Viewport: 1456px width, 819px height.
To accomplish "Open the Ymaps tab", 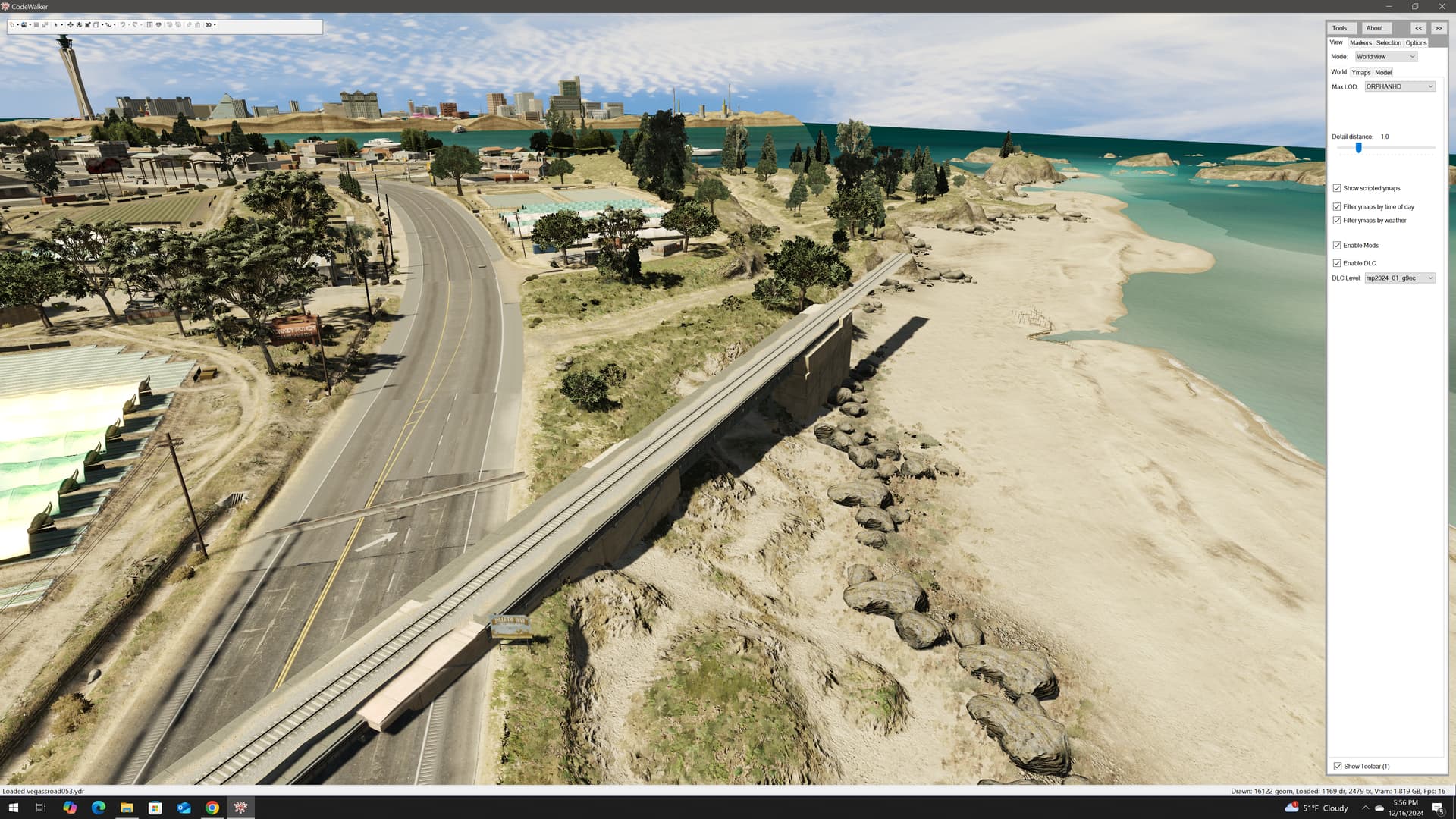I will (1361, 72).
